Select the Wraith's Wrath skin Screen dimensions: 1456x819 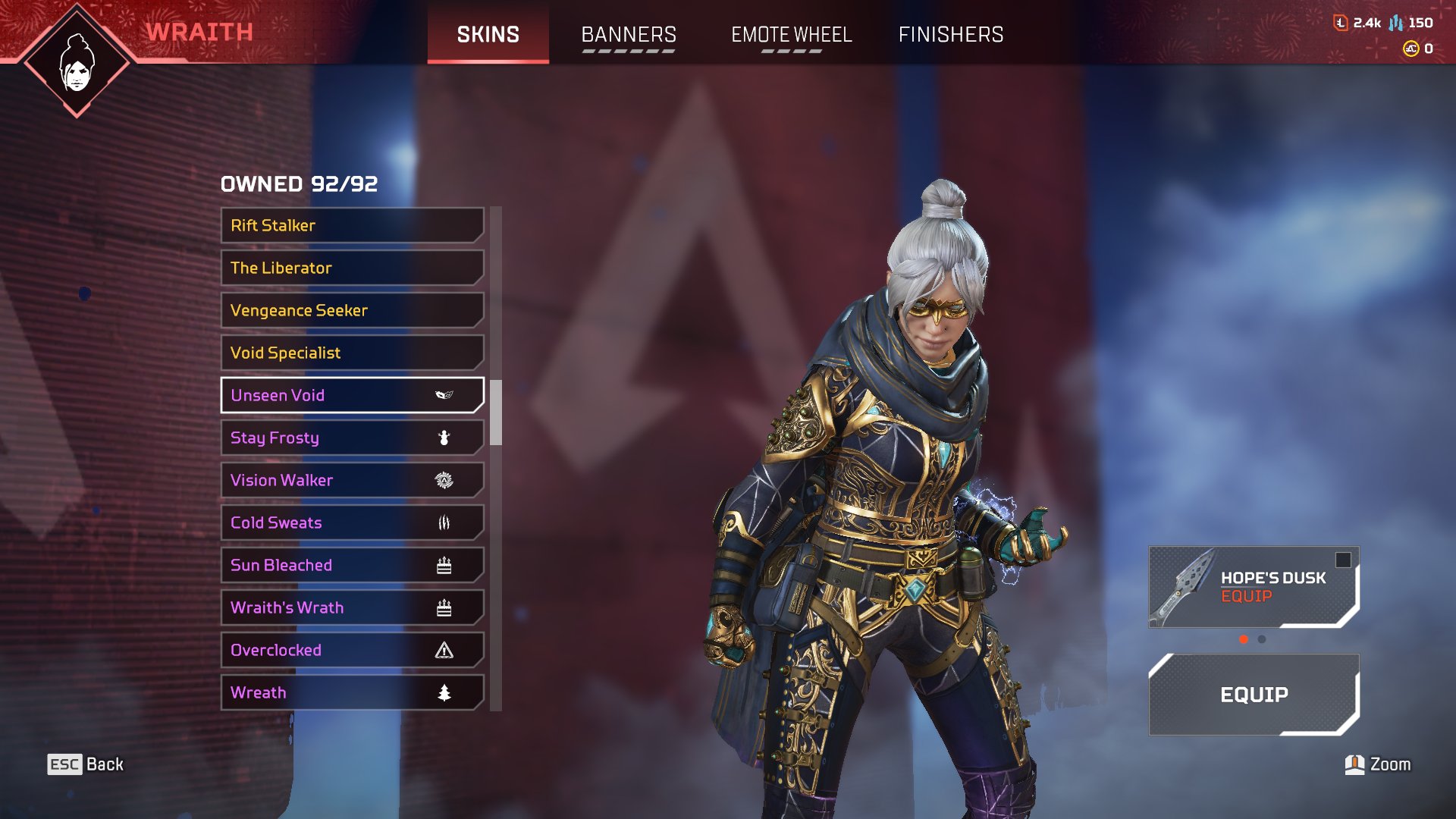pos(352,607)
